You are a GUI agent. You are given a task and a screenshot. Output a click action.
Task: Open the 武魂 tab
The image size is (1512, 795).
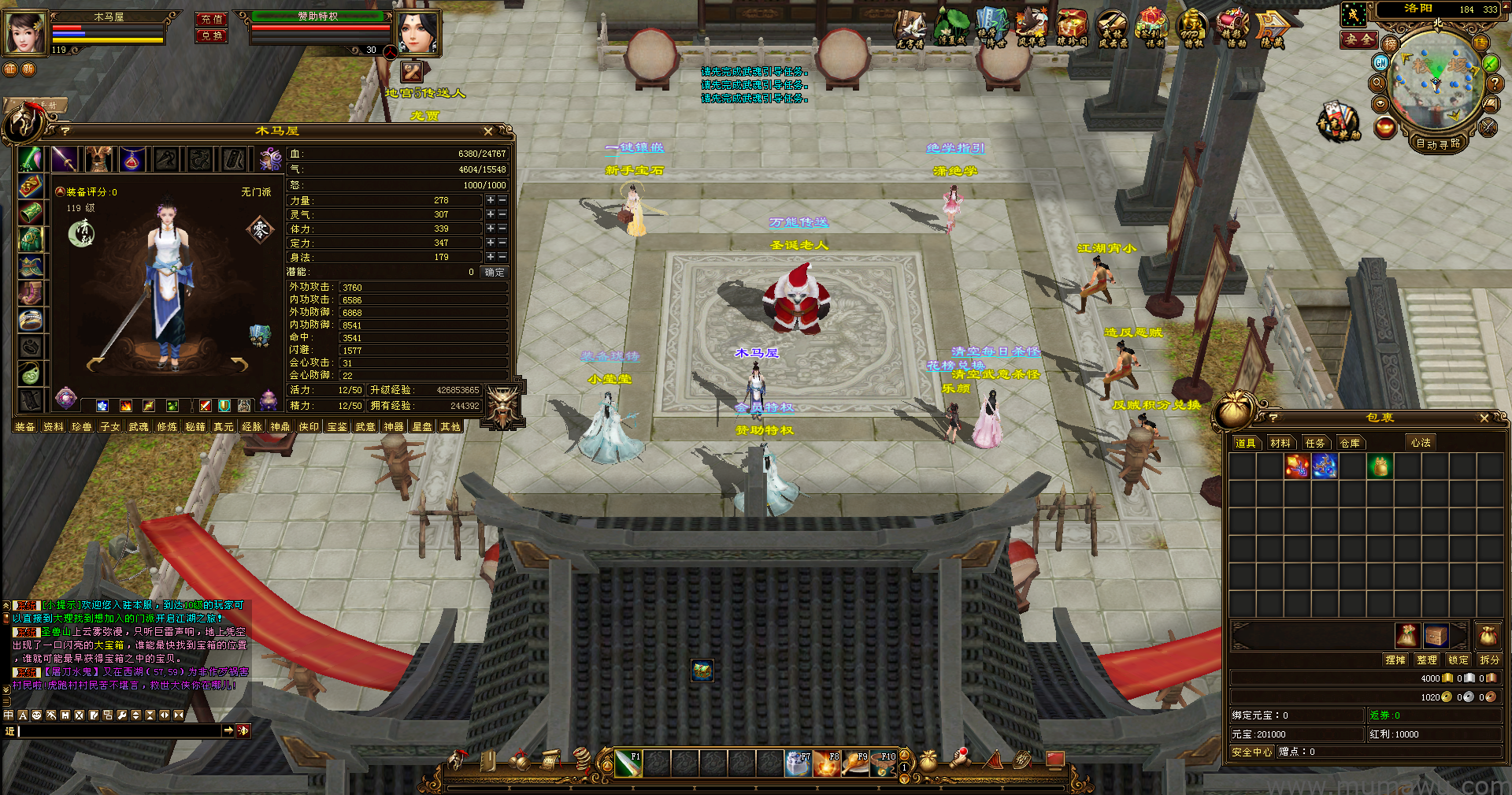click(139, 427)
